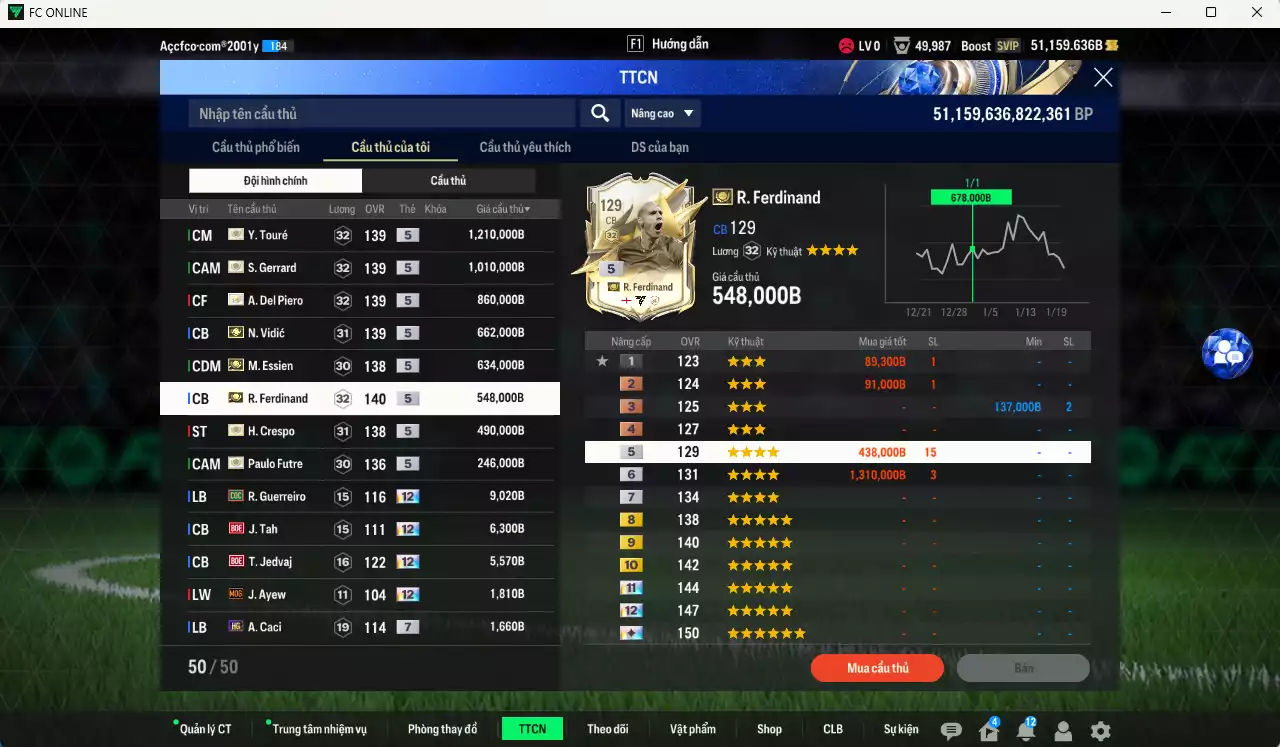Open the Shop menu at the bottom
This screenshot has height=747, width=1280.
pyautogui.click(x=769, y=728)
